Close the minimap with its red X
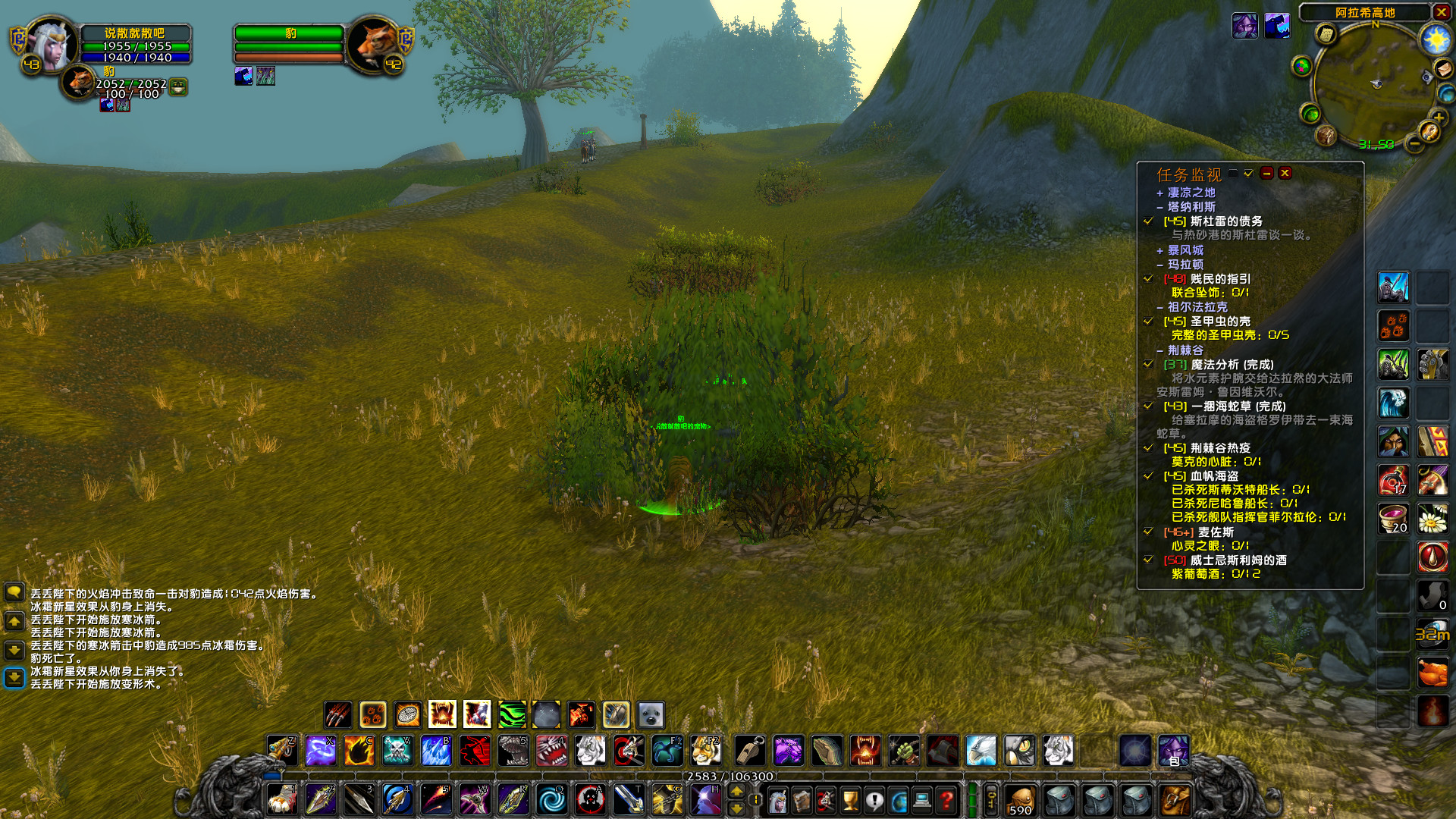The image size is (1456, 819). pyautogui.click(x=1441, y=12)
